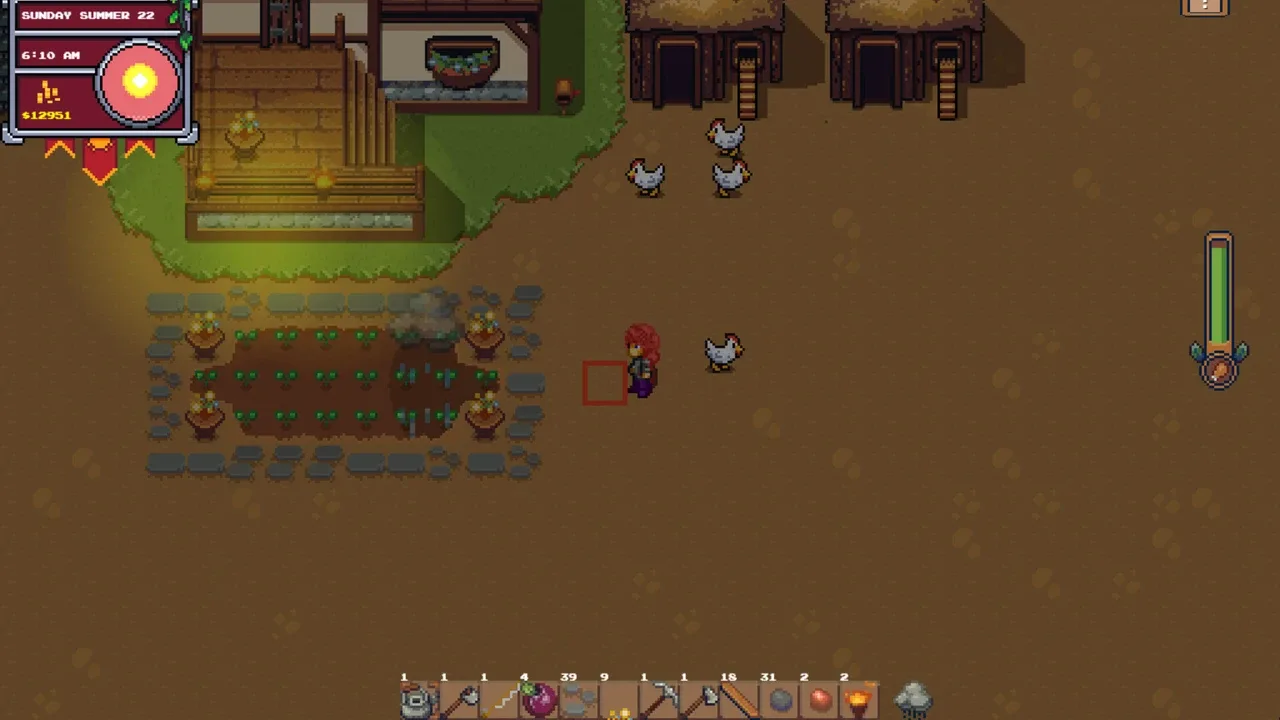1280x720 pixels.
Task: Choose the axe hotbar slot
Action: 699,700
